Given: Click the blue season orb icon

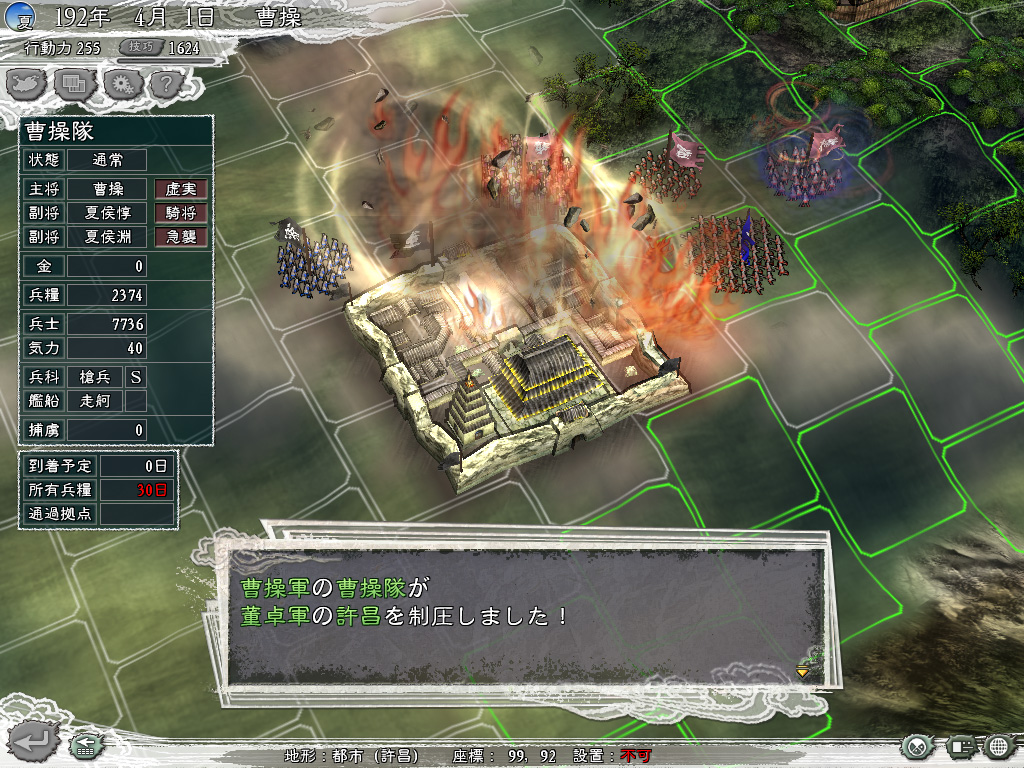Looking at the screenshot, I should pyautogui.click(x=20, y=17).
